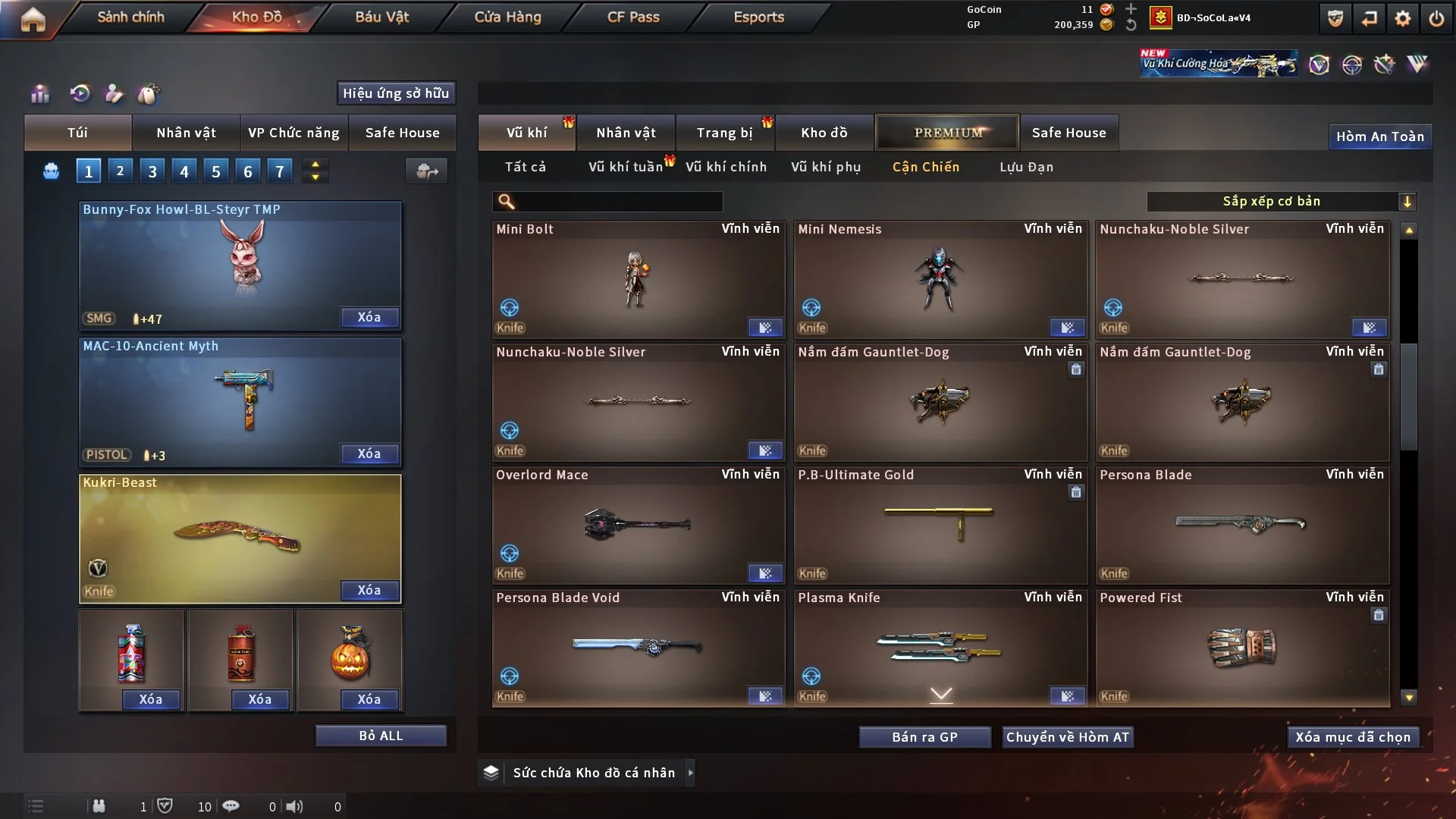Click the dog-tag icon above the bag tabs
Screen dimensions: 1456x819
point(149,93)
